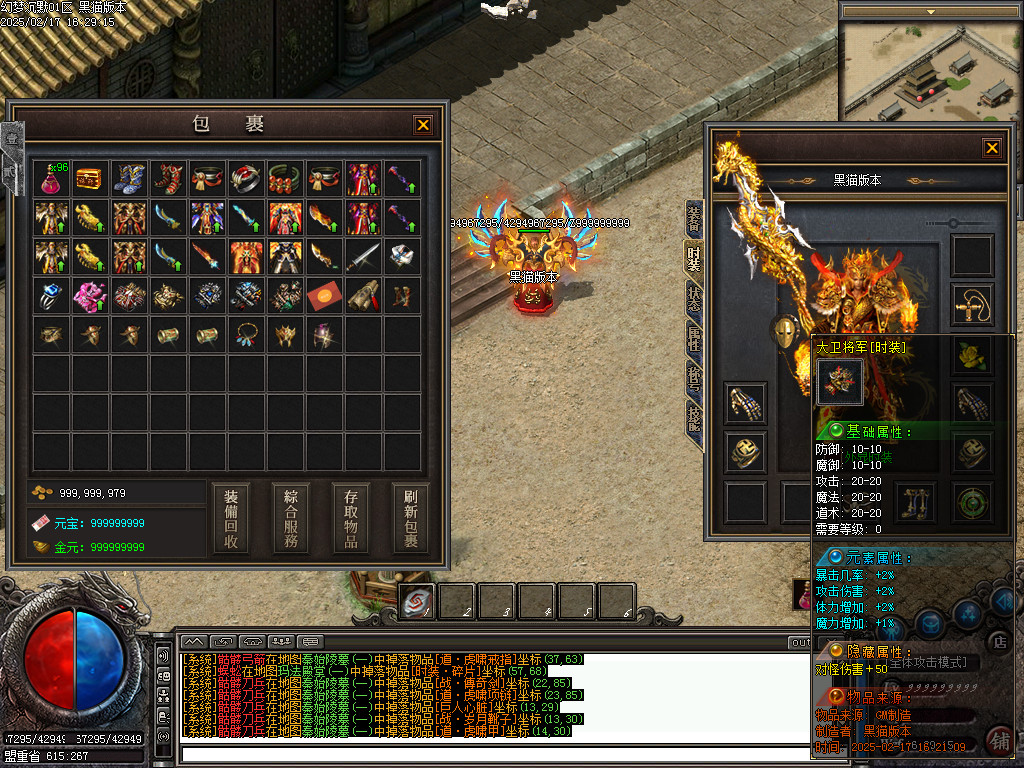The image size is (1024, 768).
Task: Select the necklace equipment slot
Action: coord(972,299)
